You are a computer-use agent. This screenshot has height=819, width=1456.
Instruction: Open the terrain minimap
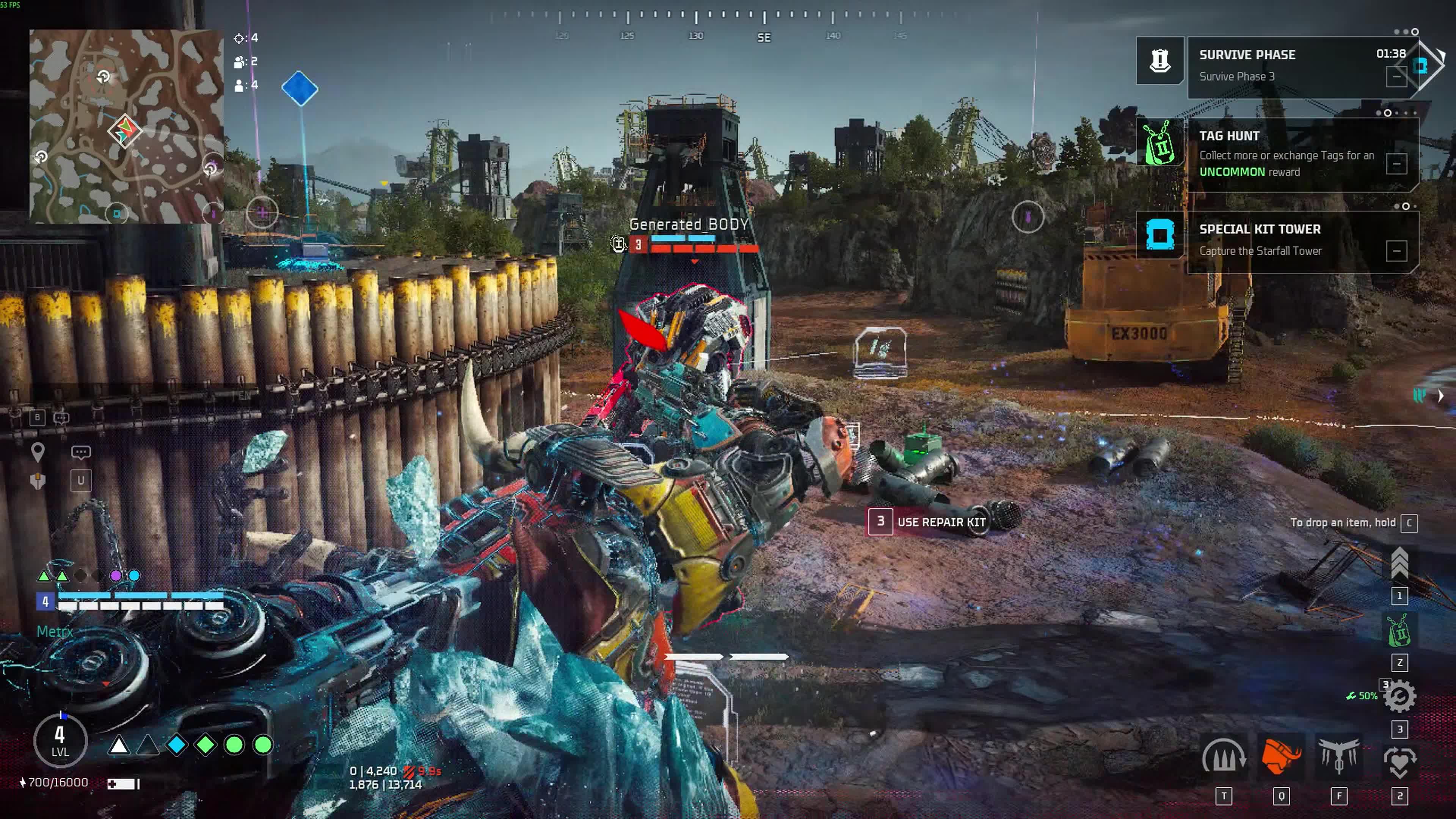tap(126, 126)
